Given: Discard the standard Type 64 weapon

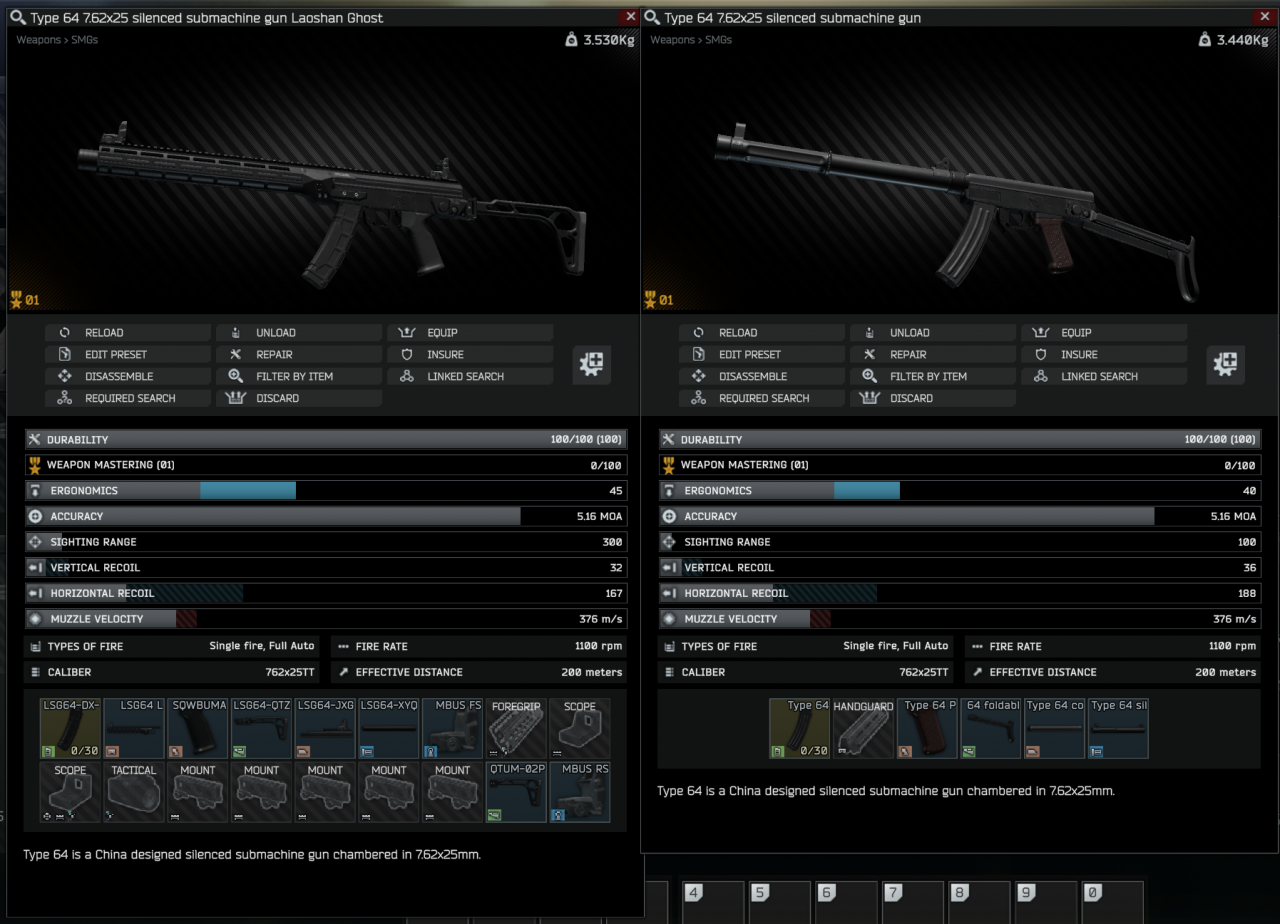Looking at the screenshot, I should point(911,398).
